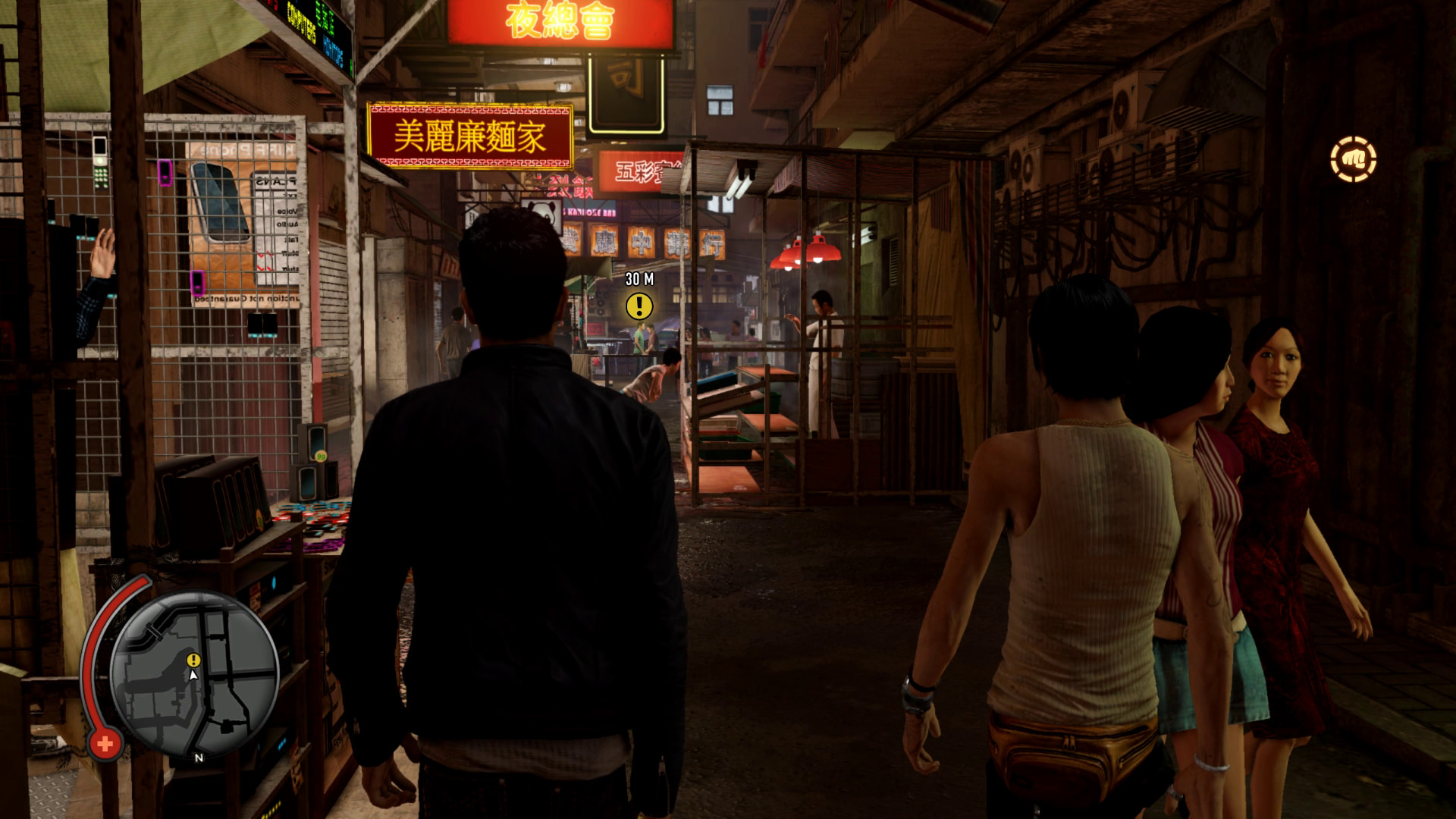
Task: Click the fist melee stance icon
Action: click(1353, 159)
